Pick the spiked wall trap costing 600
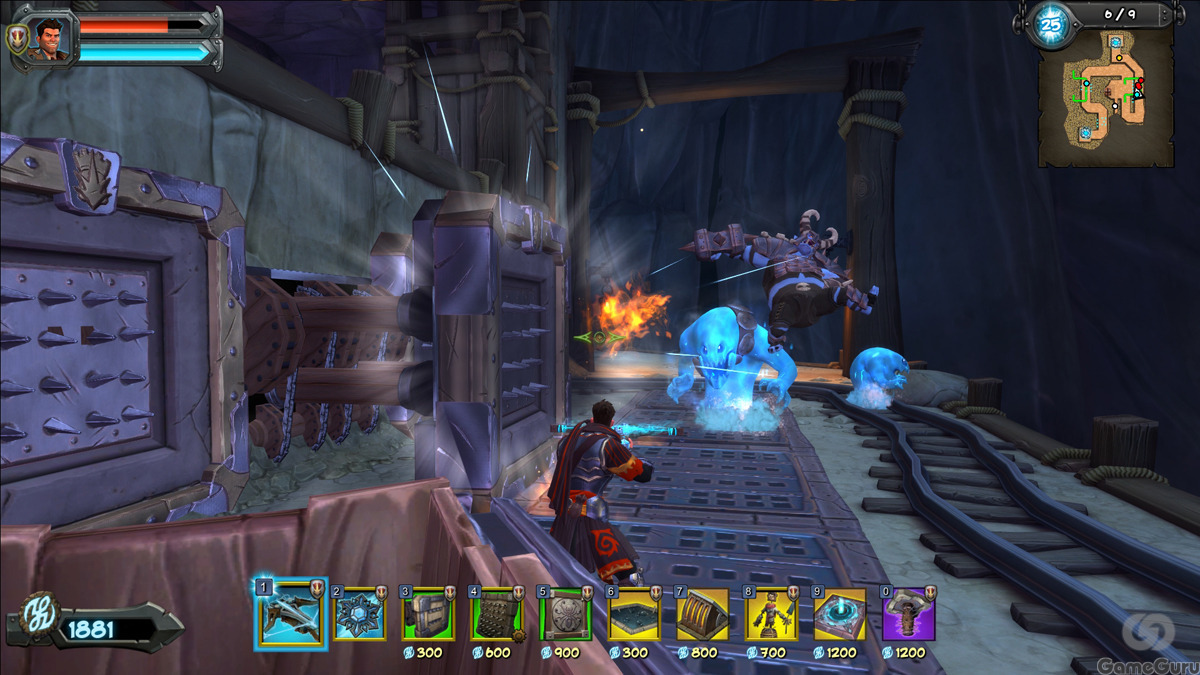 [497, 614]
